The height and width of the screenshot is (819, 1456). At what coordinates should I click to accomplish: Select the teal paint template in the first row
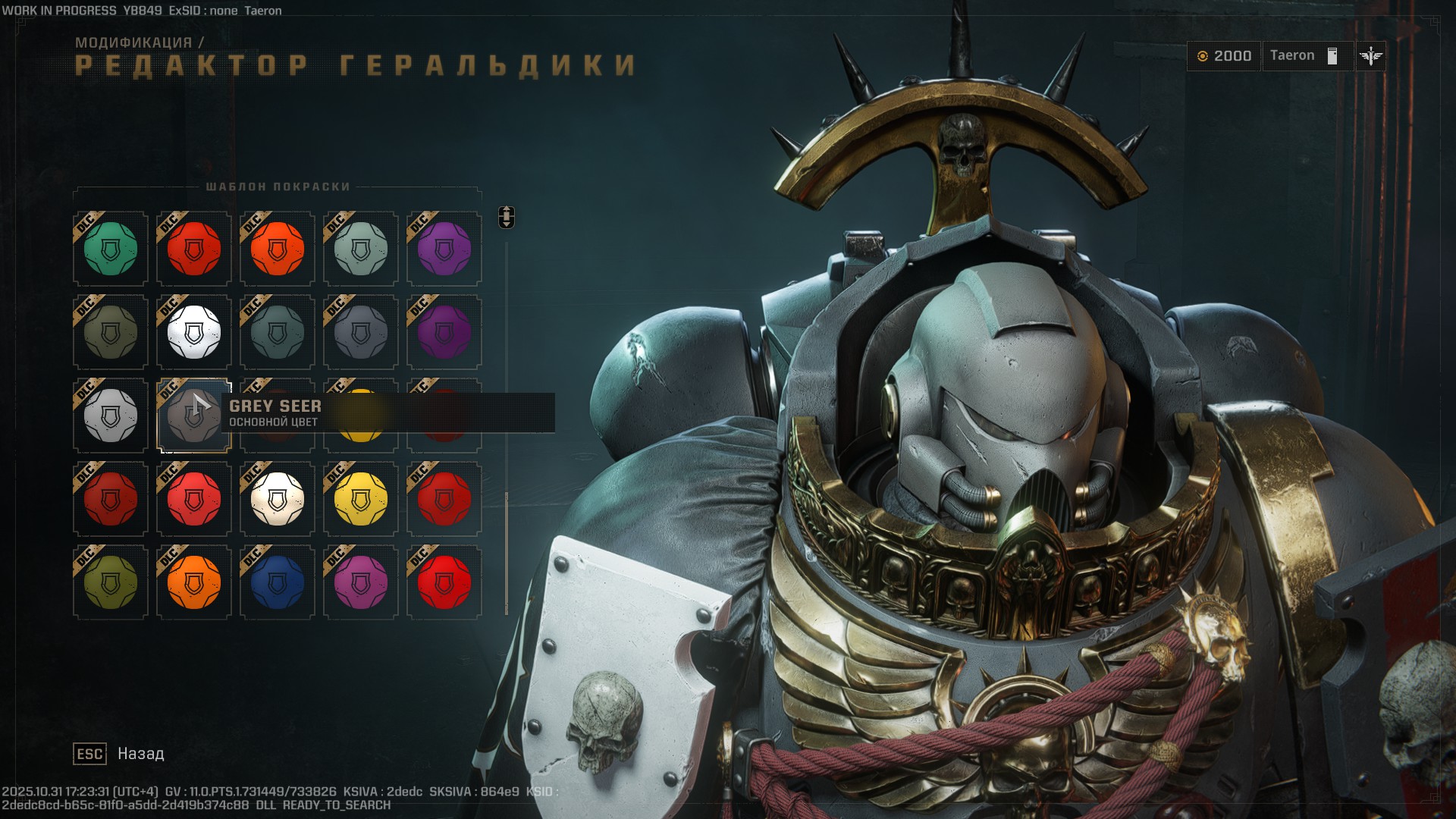point(110,248)
